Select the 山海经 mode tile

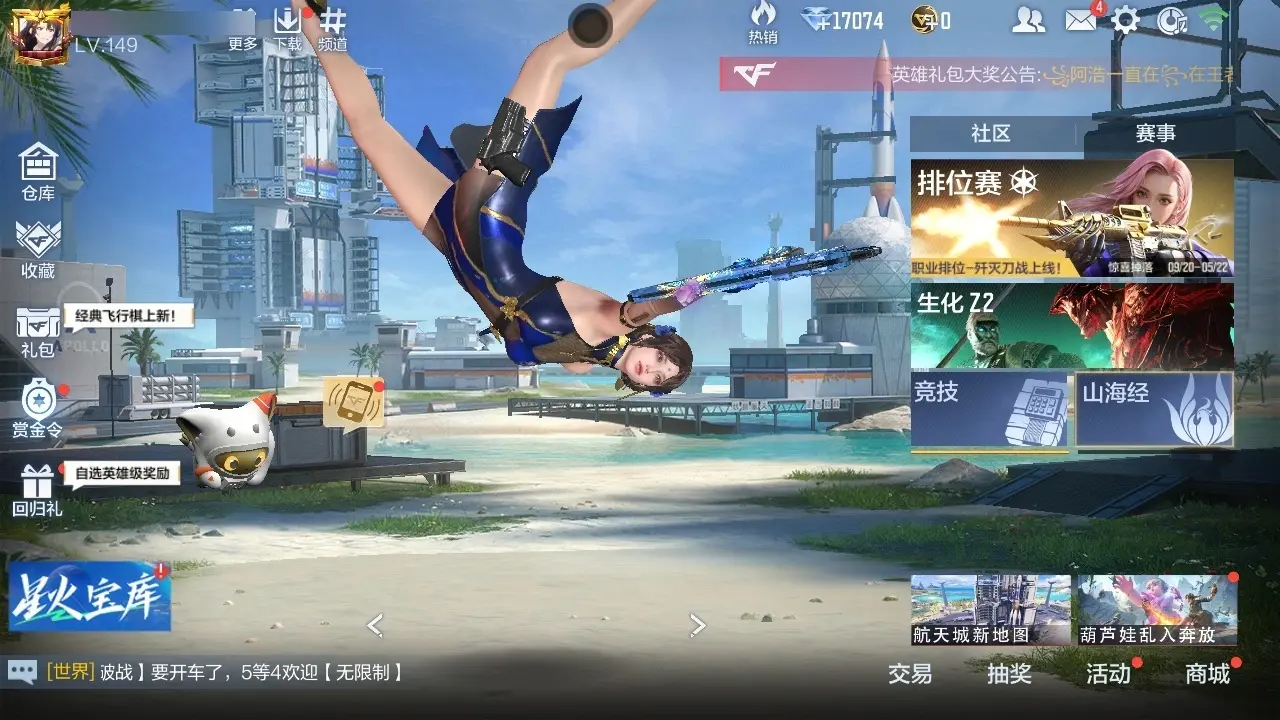(x=1154, y=409)
